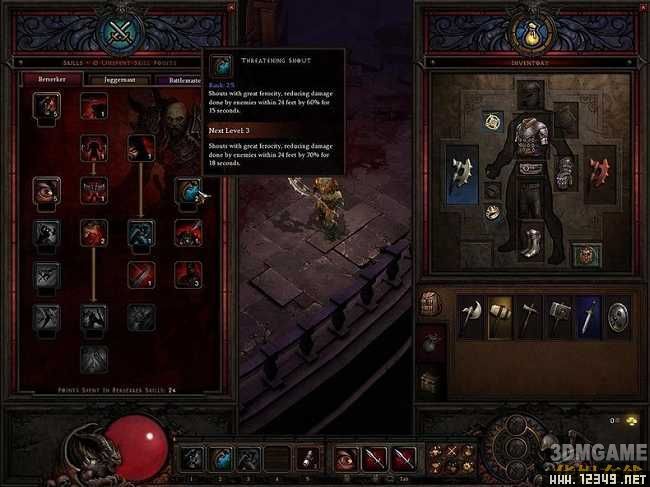
Task: Click the Threatening Shout skill icon
Action: click(188, 191)
